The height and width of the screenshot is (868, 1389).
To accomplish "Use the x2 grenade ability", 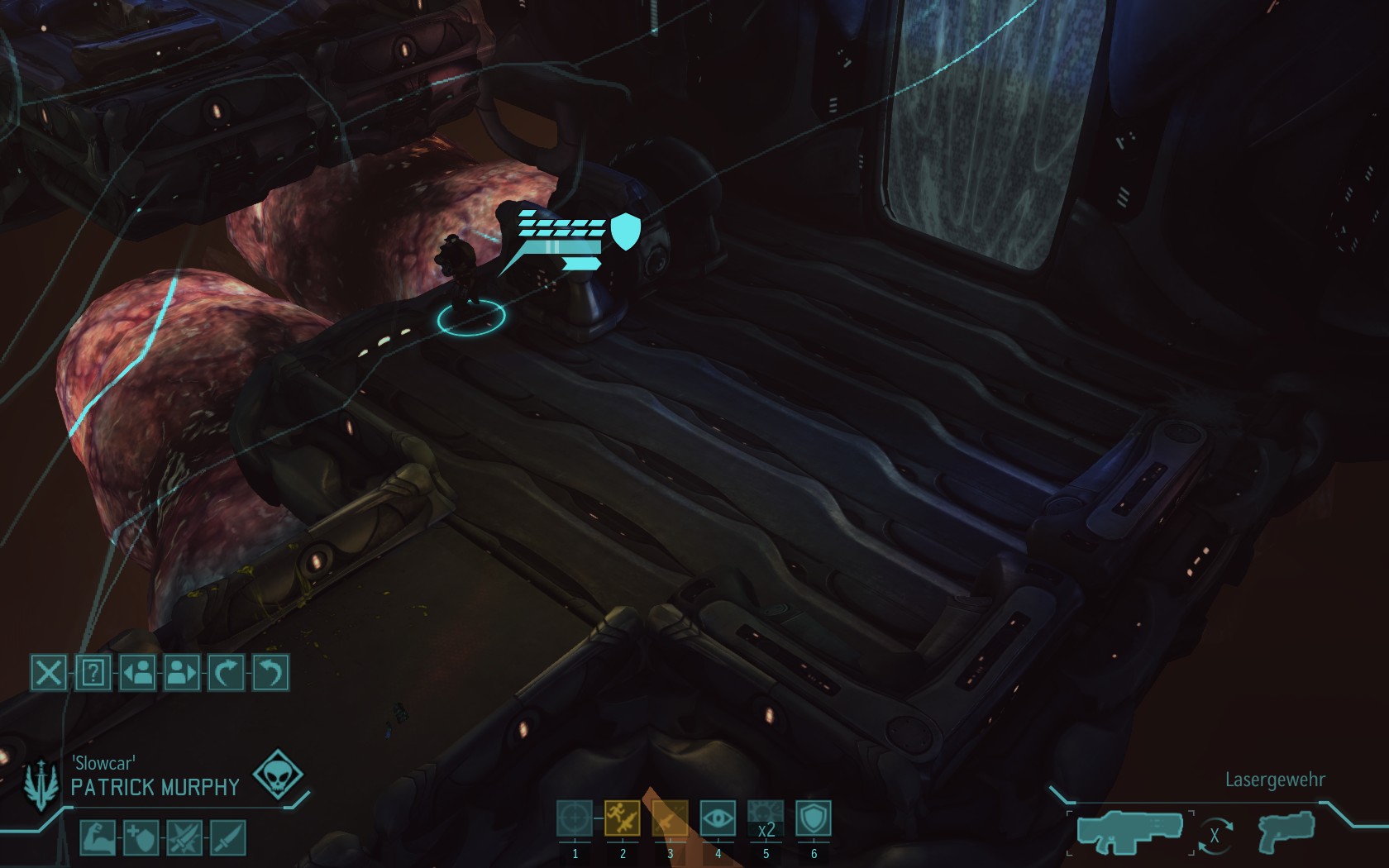I will (766, 819).
